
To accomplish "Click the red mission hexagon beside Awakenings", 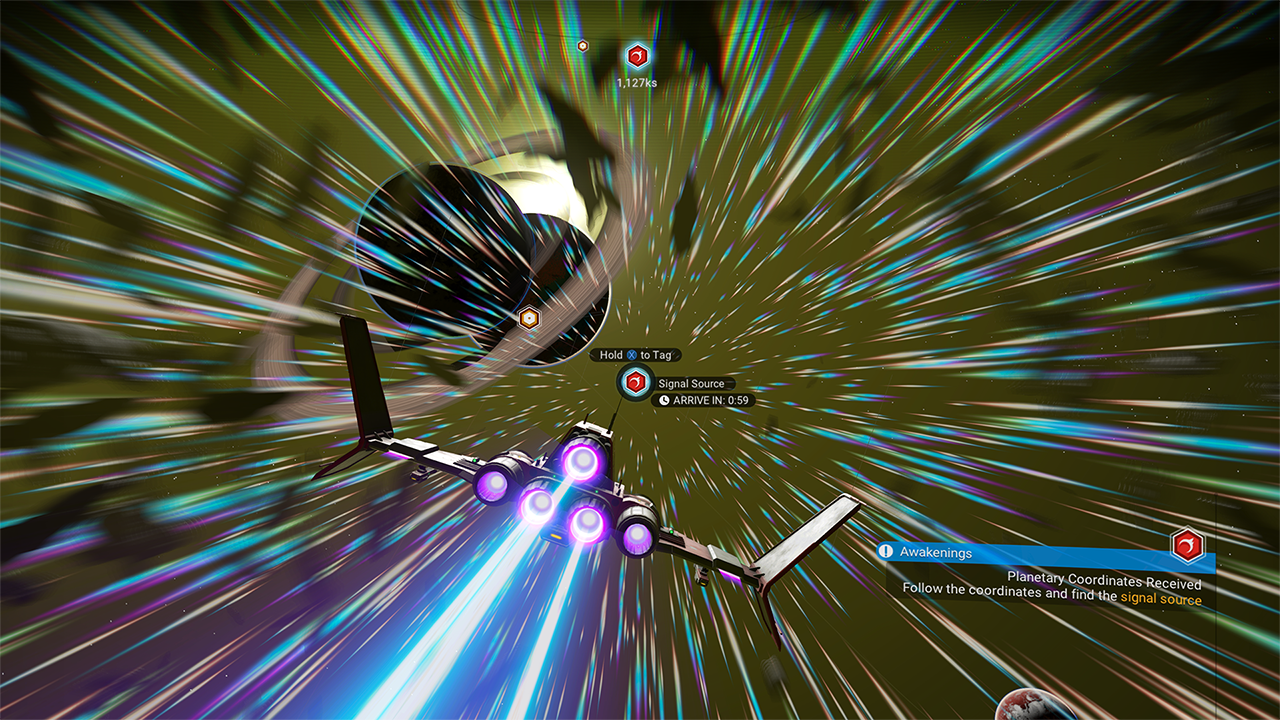I will (x=1187, y=546).
